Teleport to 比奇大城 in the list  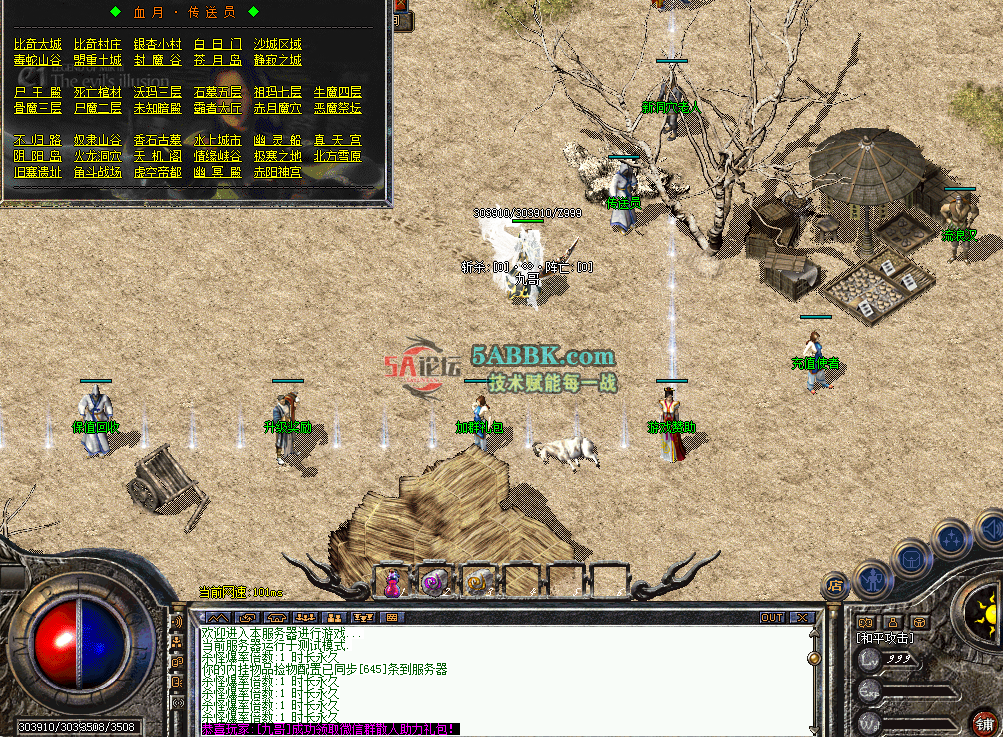click(x=38, y=44)
